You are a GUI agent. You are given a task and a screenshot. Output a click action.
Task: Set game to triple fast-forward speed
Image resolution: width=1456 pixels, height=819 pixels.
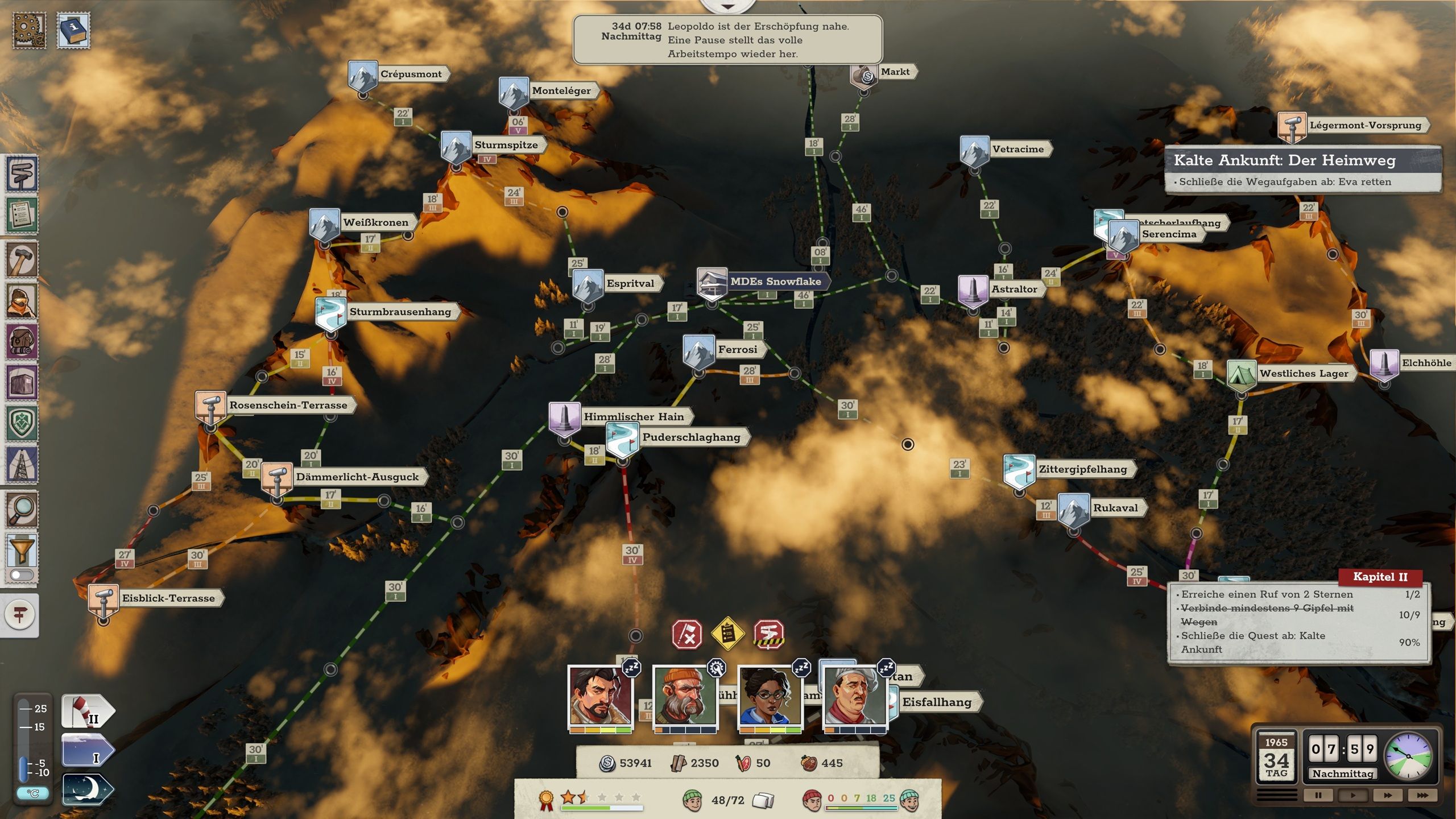point(1422,795)
